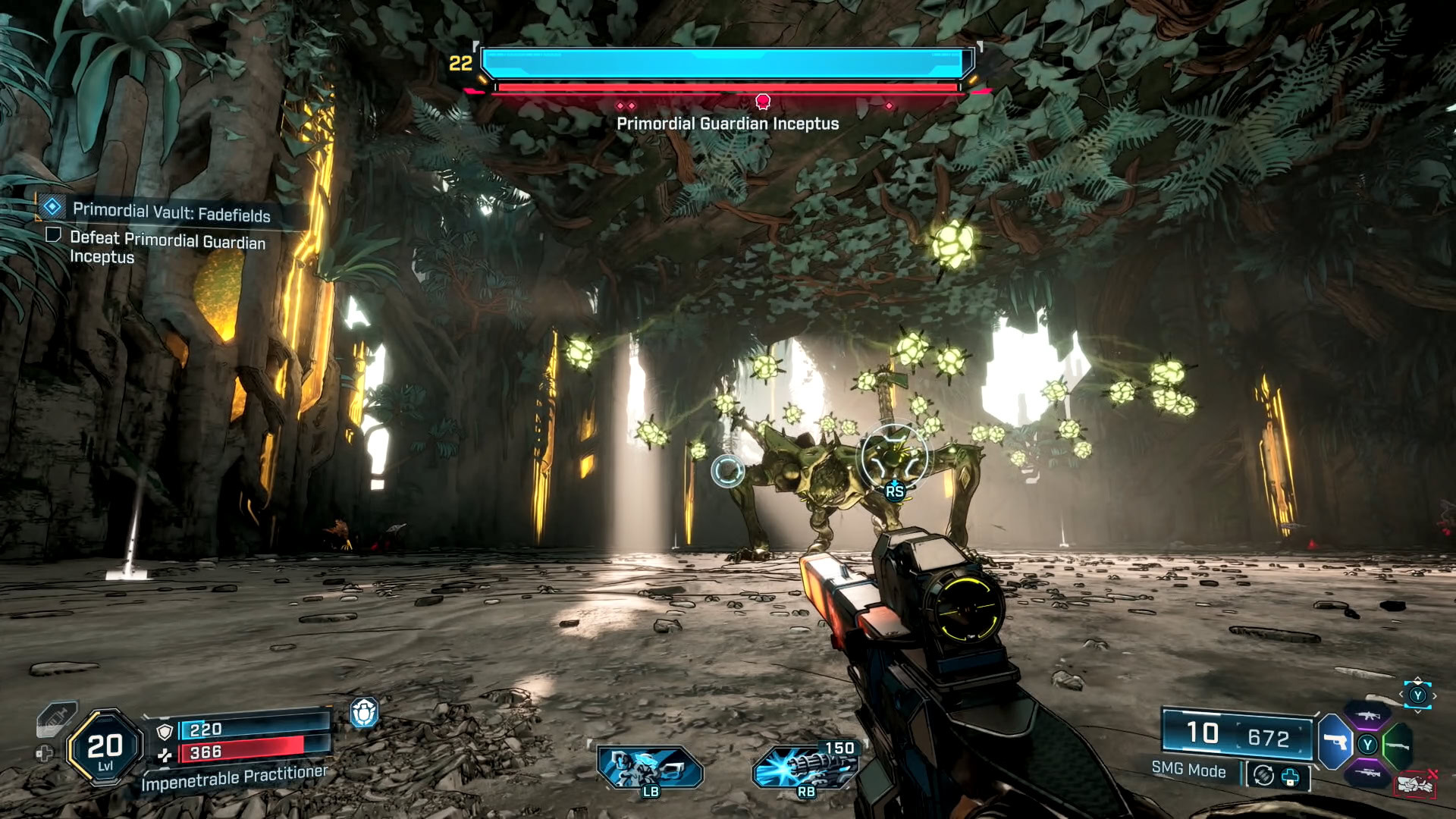Trigger the armored soldier action skill
Viewport: 1456px width, 819px height.
(649, 767)
